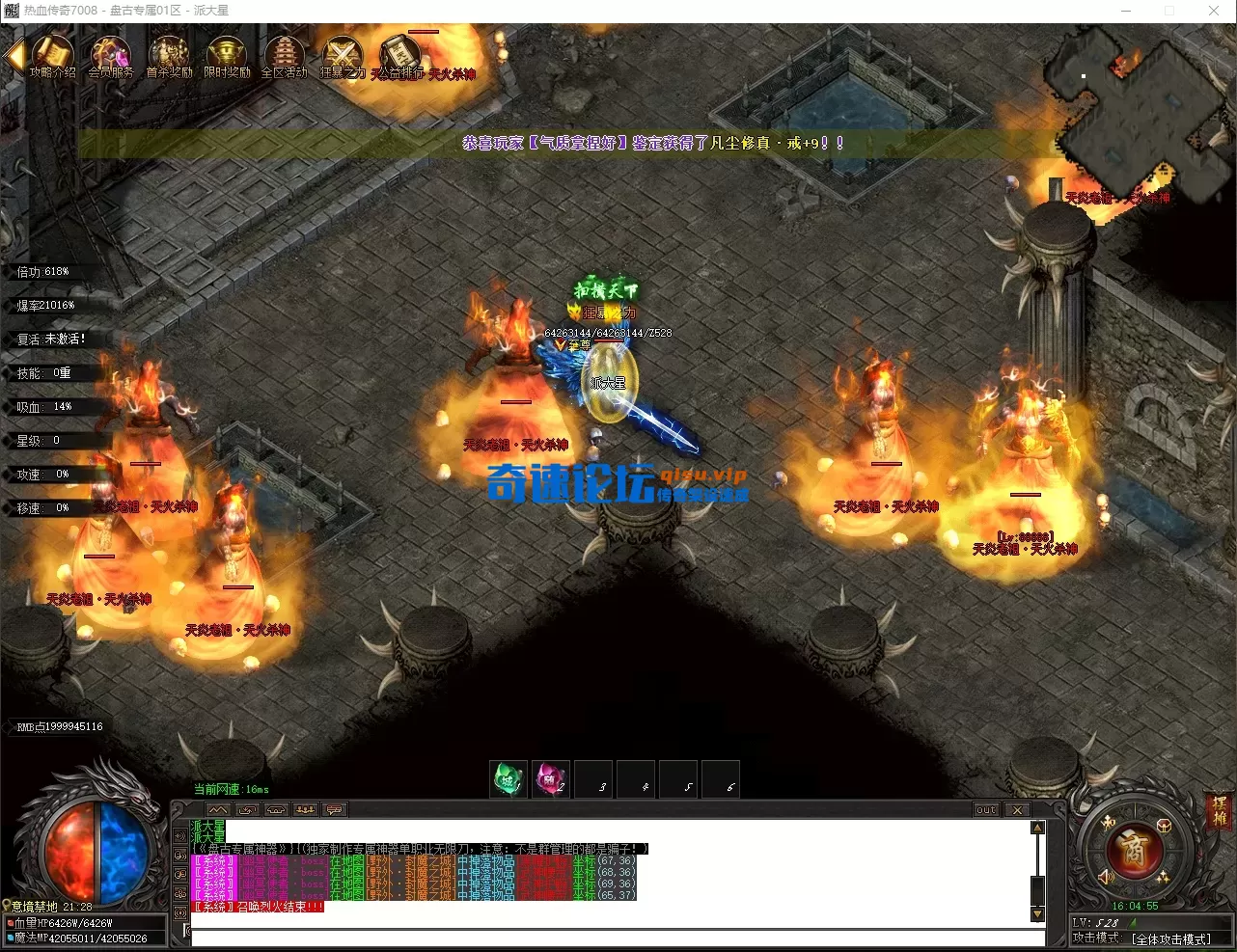Open the 摆摊 stall banner
This screenshot has height=952, width=1237.
pyautogui.click(x=1220, y=812)
